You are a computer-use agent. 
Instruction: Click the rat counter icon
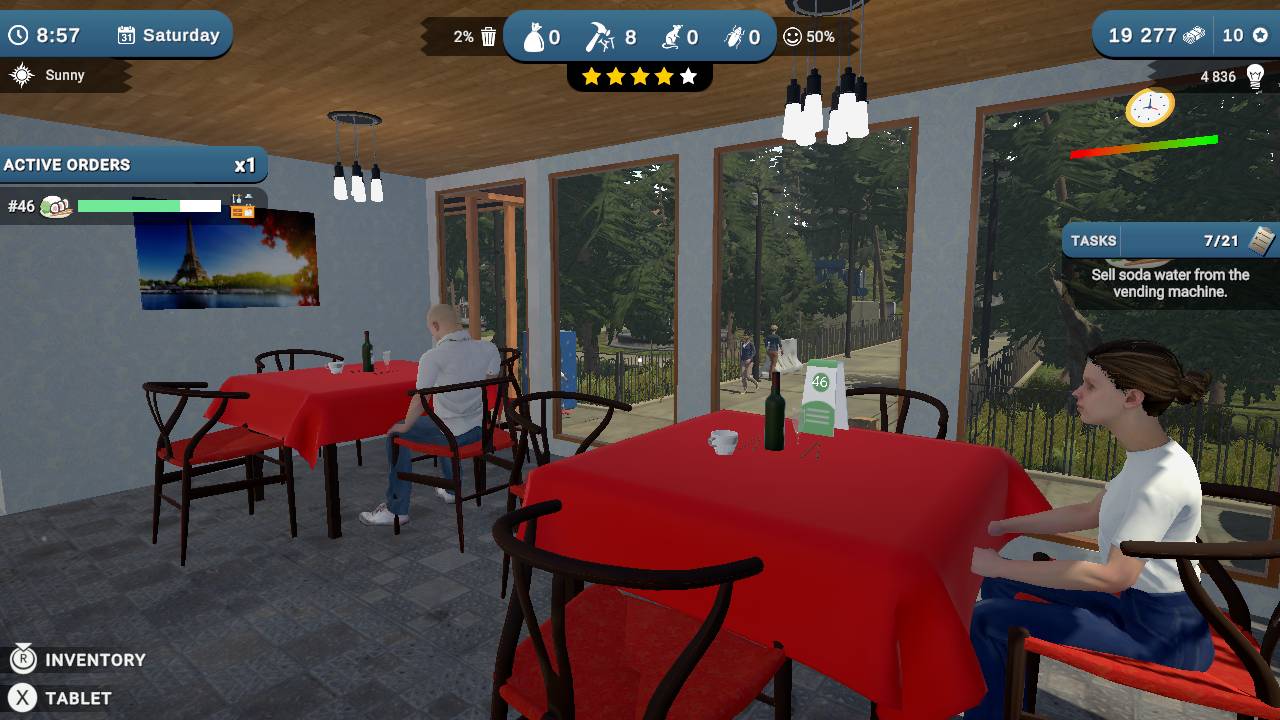672,36
